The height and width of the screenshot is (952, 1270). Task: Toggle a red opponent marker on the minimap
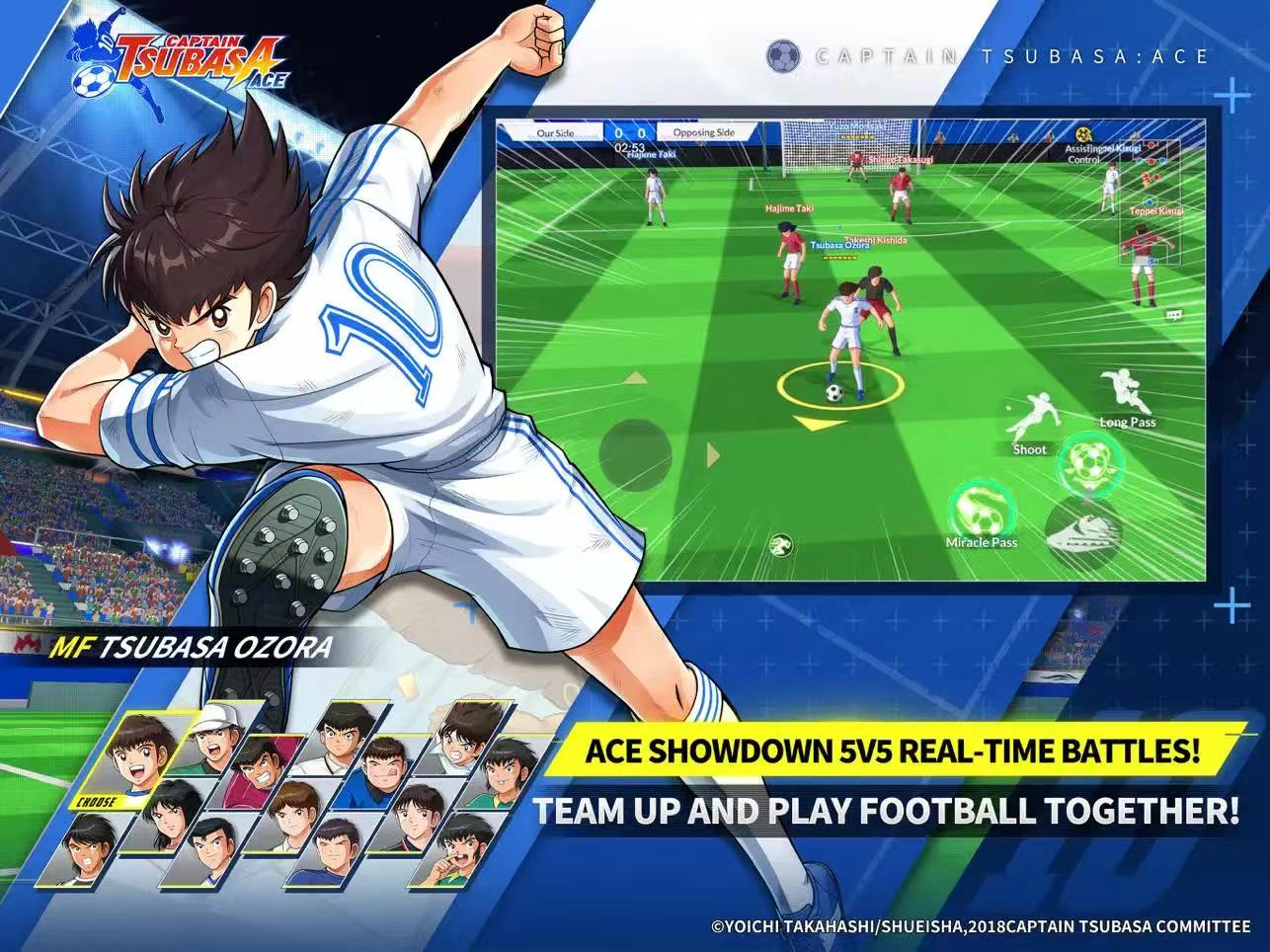click(x=1151, y=144)
